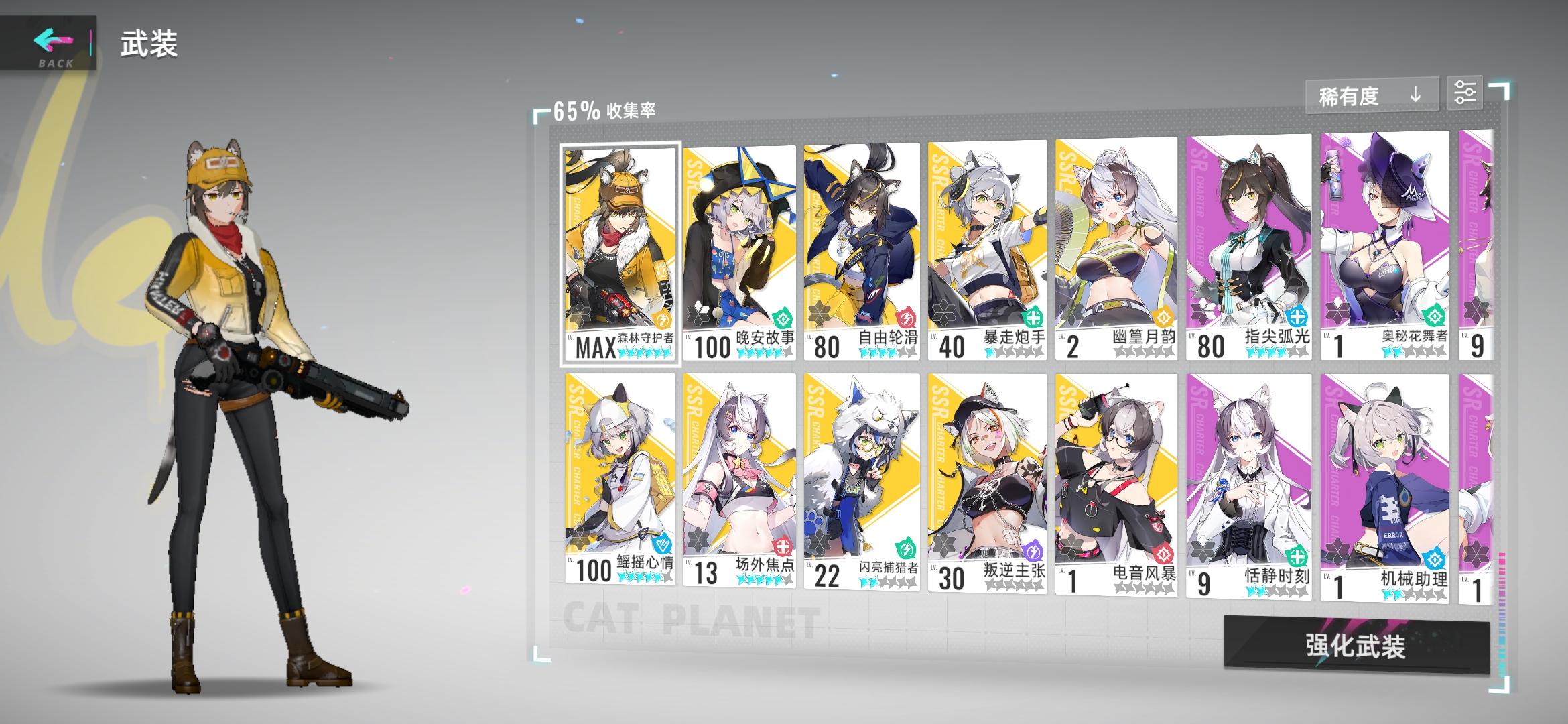
Task: Open the filter options icon
Action: [x=1466, y=93]
